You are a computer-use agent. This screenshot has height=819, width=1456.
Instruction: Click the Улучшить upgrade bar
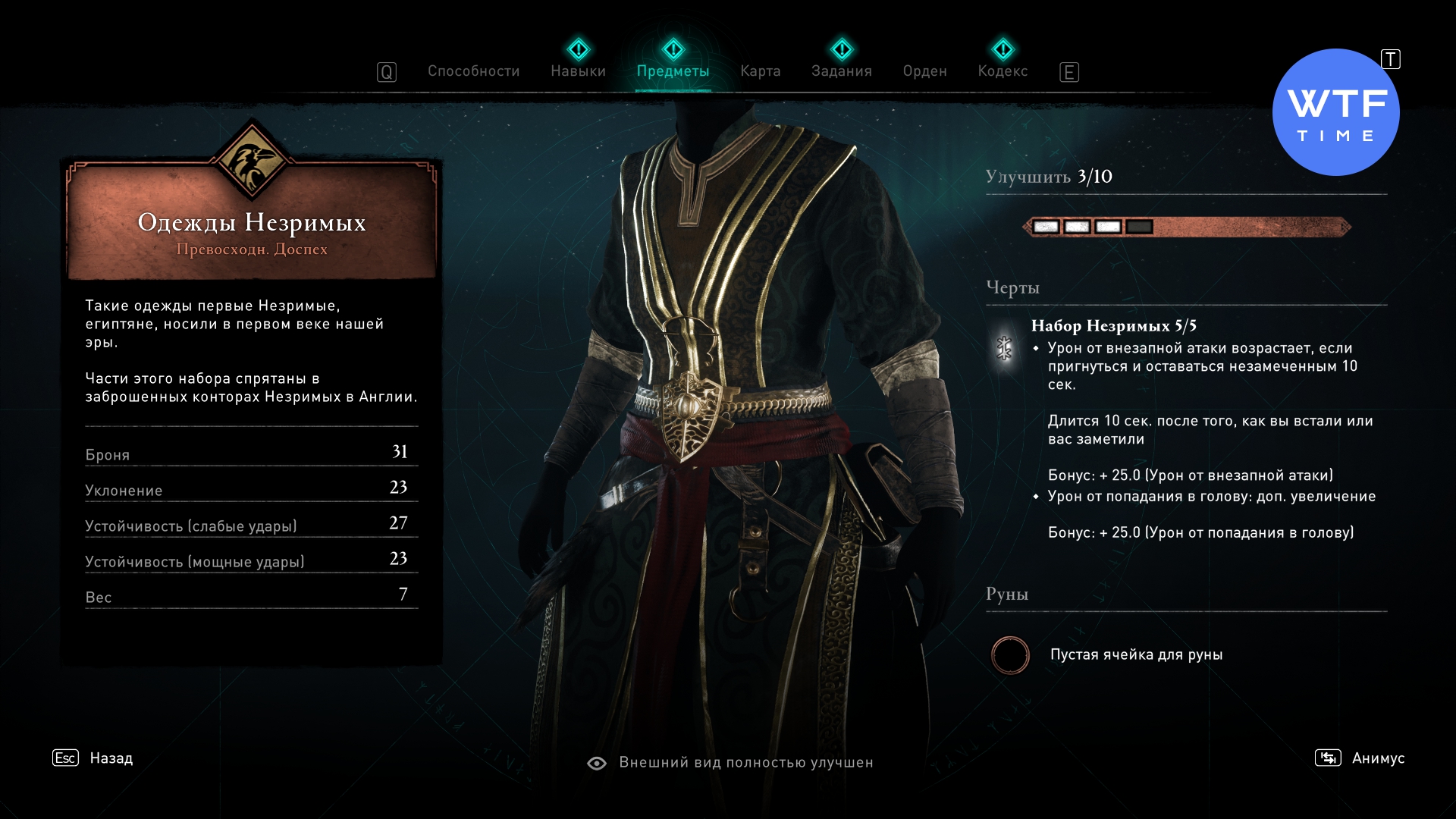1186,227
